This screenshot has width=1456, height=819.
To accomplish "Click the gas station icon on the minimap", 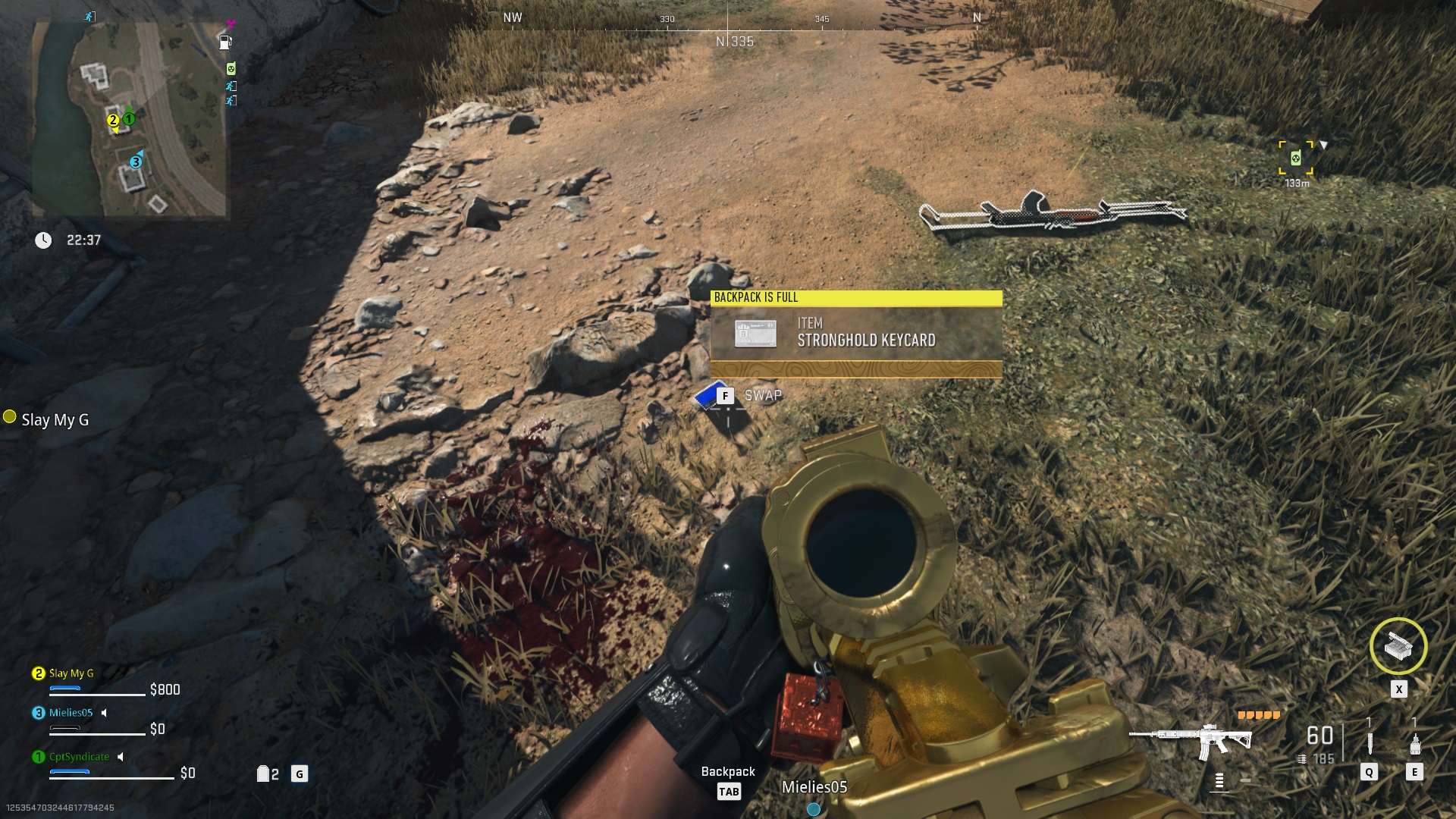I will pyautogui.click(x=224, y=42).
